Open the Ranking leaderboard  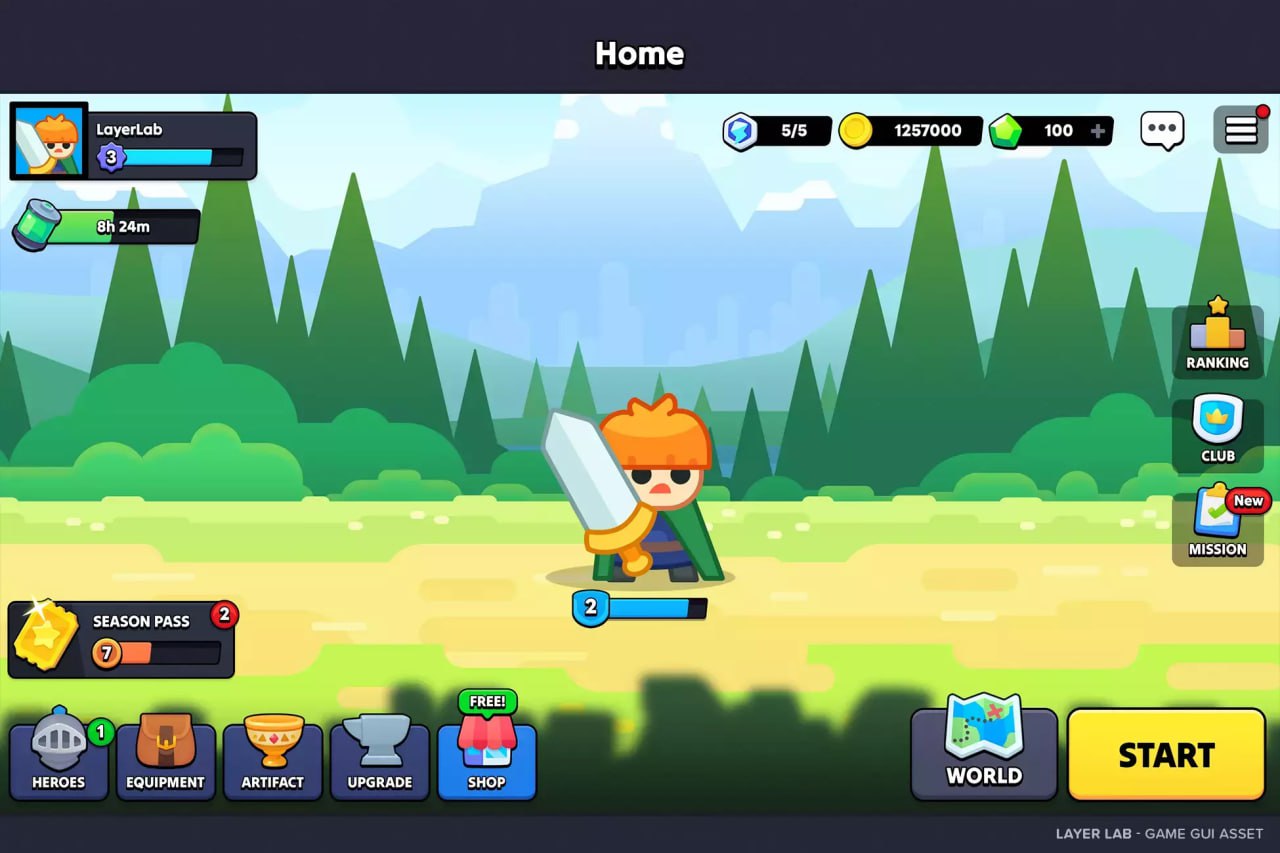click(1217, 335)
